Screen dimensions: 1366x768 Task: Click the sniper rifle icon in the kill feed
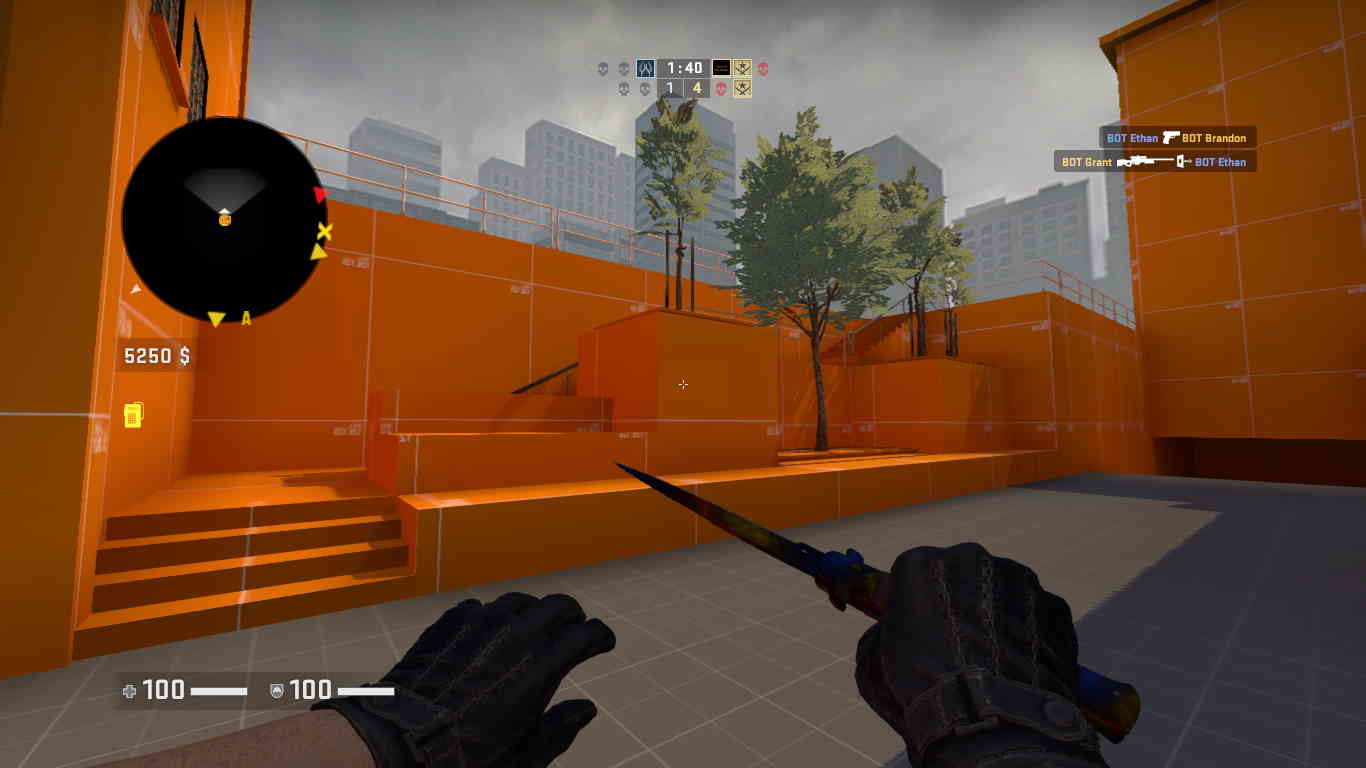click(1148, 160)
